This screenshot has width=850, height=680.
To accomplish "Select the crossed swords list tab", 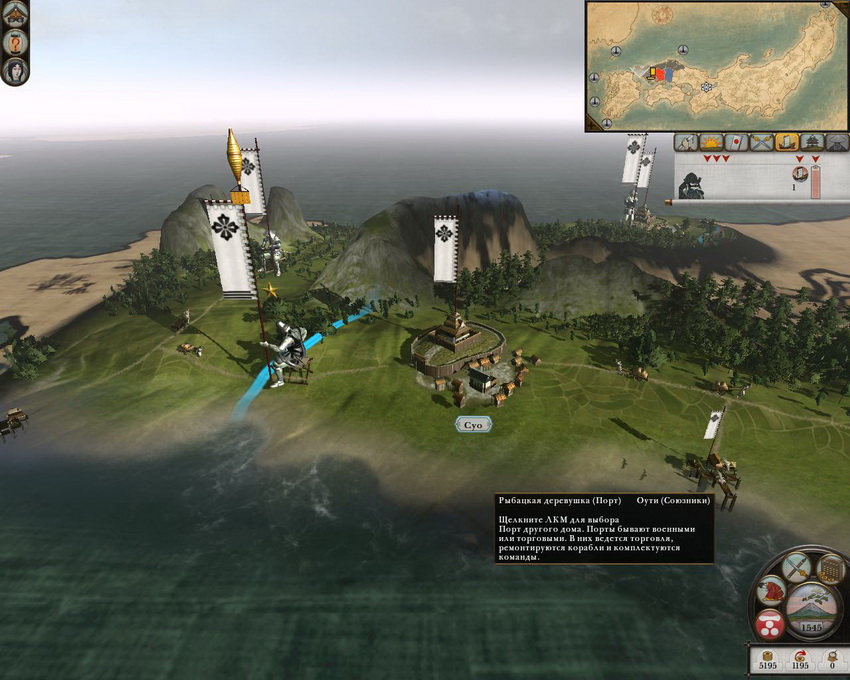I will [x=761, y=142].
